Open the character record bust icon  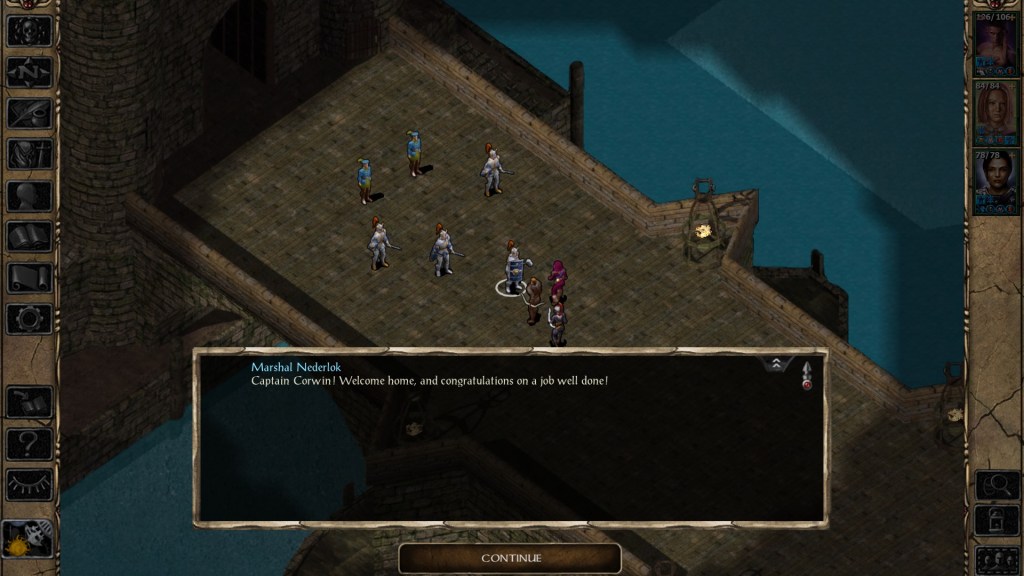pyautogui.click(x=30, y=195)
